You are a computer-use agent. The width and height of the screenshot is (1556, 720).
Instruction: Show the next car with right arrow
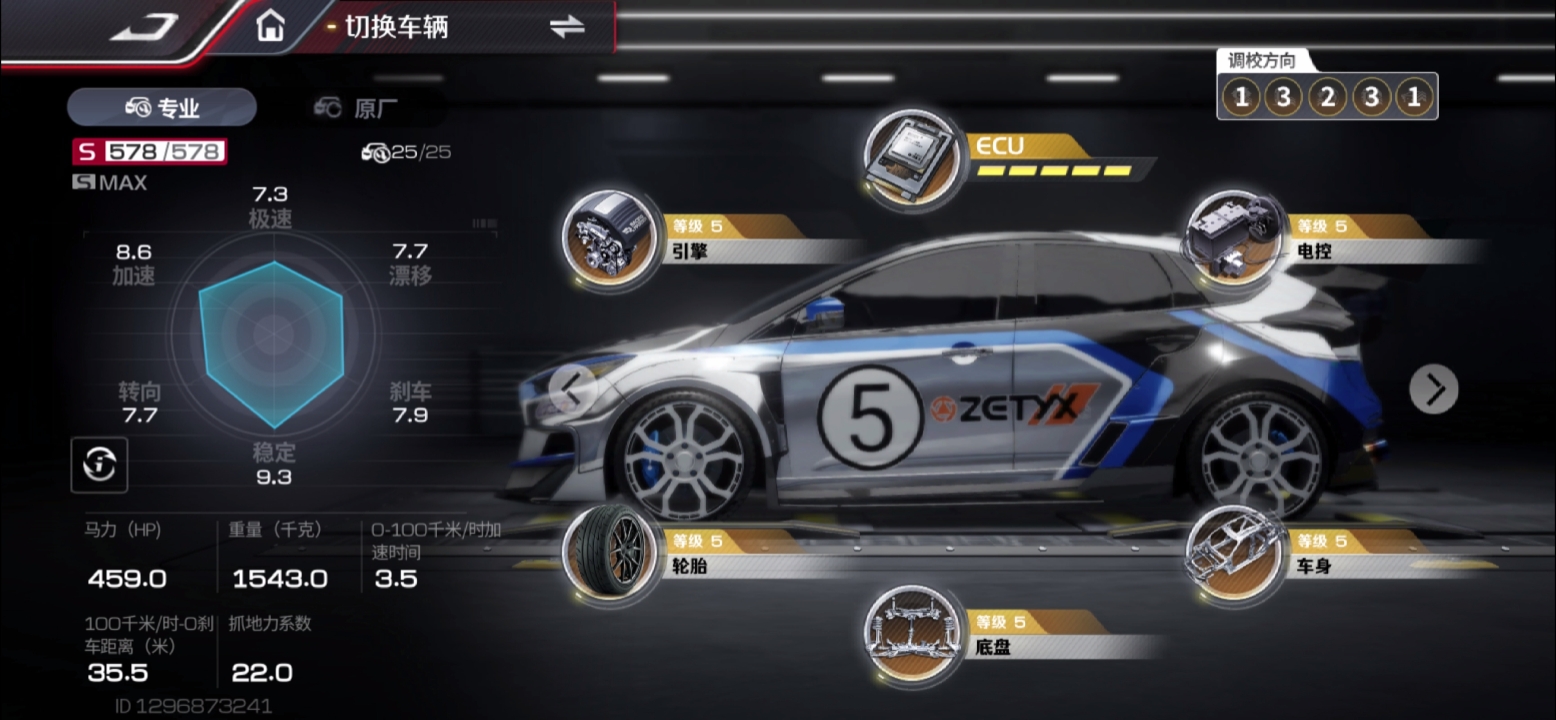click(1433, 389)
